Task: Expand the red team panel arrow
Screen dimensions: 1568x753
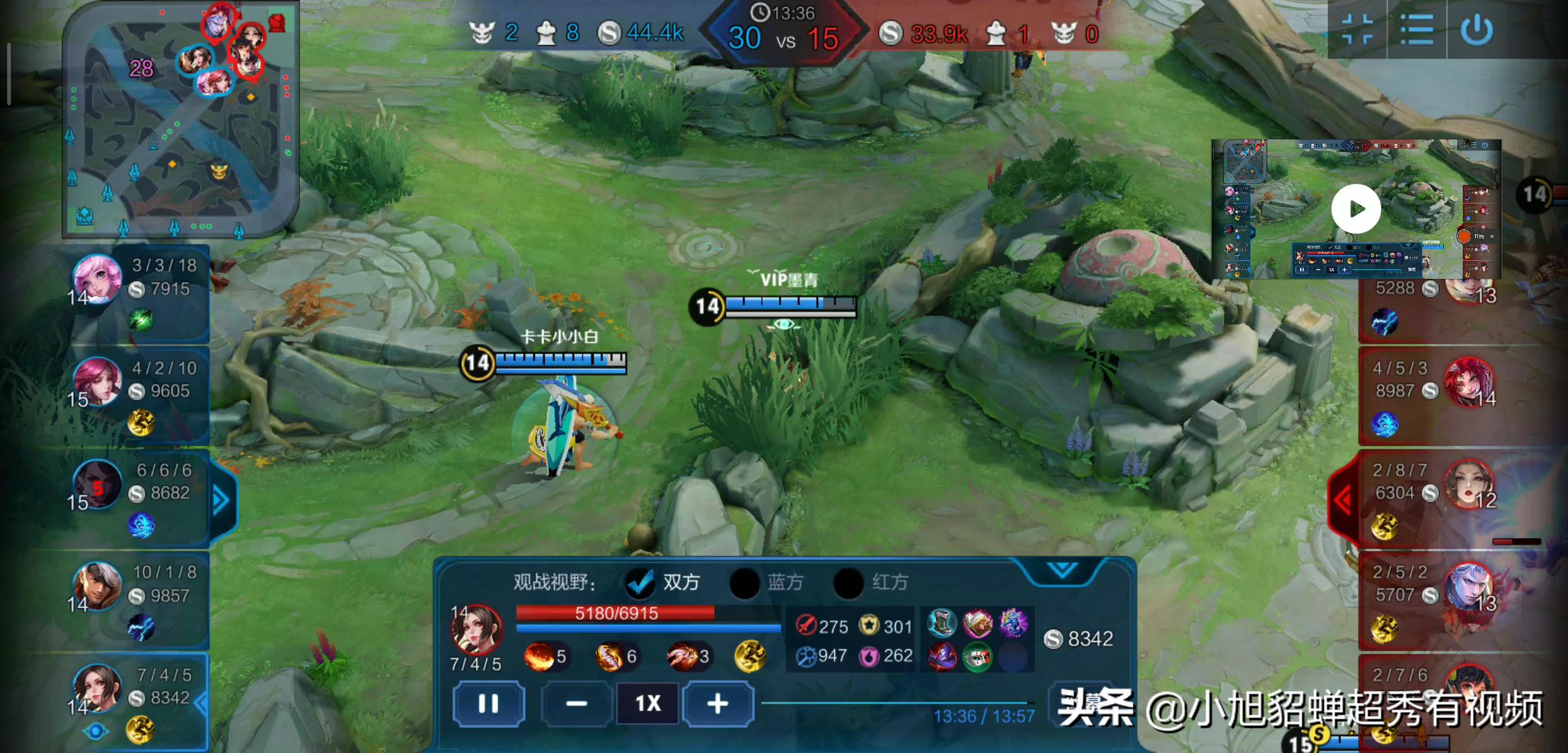Action: point(1343,499)
